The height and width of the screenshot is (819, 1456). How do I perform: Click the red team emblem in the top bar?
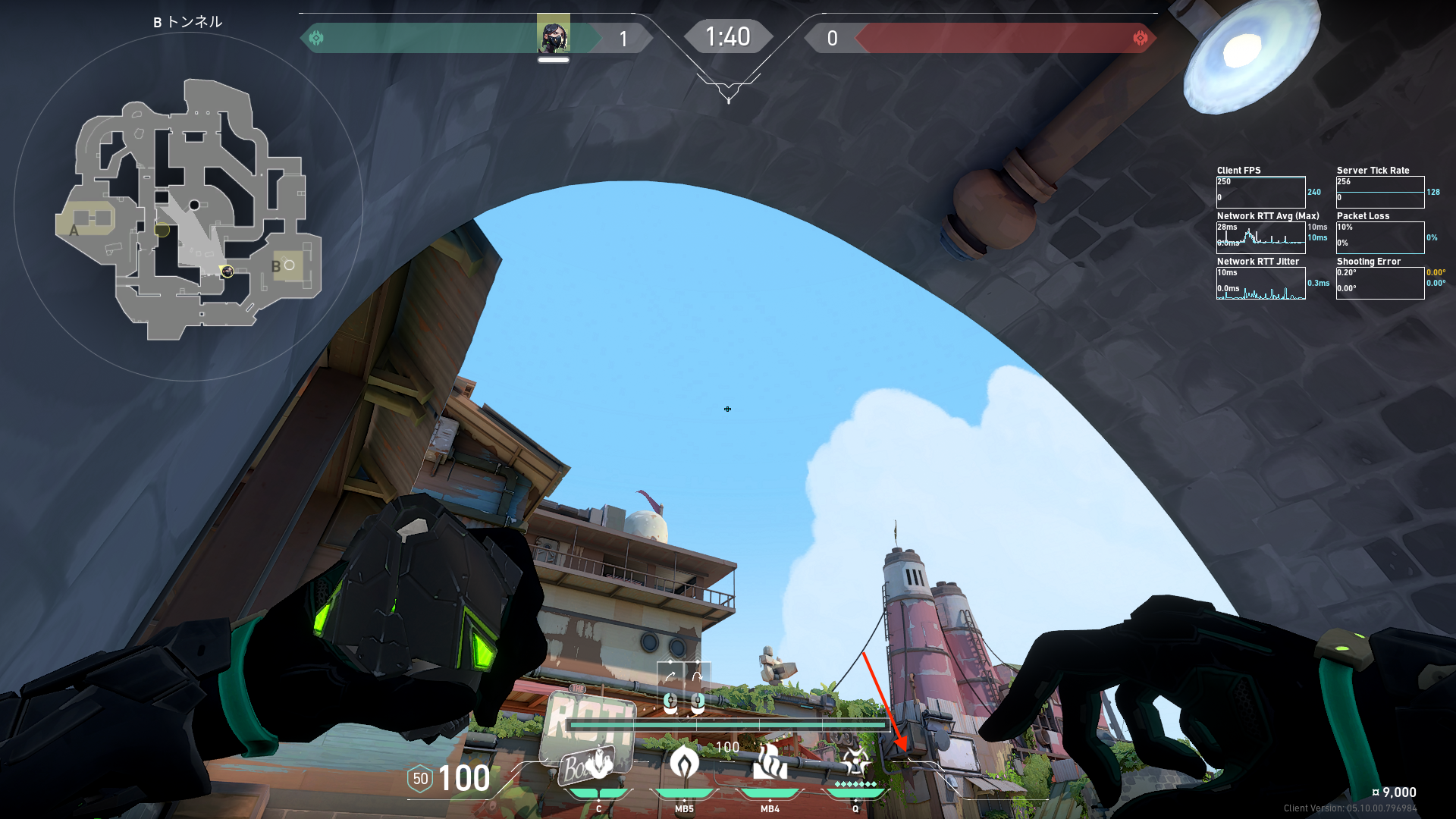pos(1140,38)
